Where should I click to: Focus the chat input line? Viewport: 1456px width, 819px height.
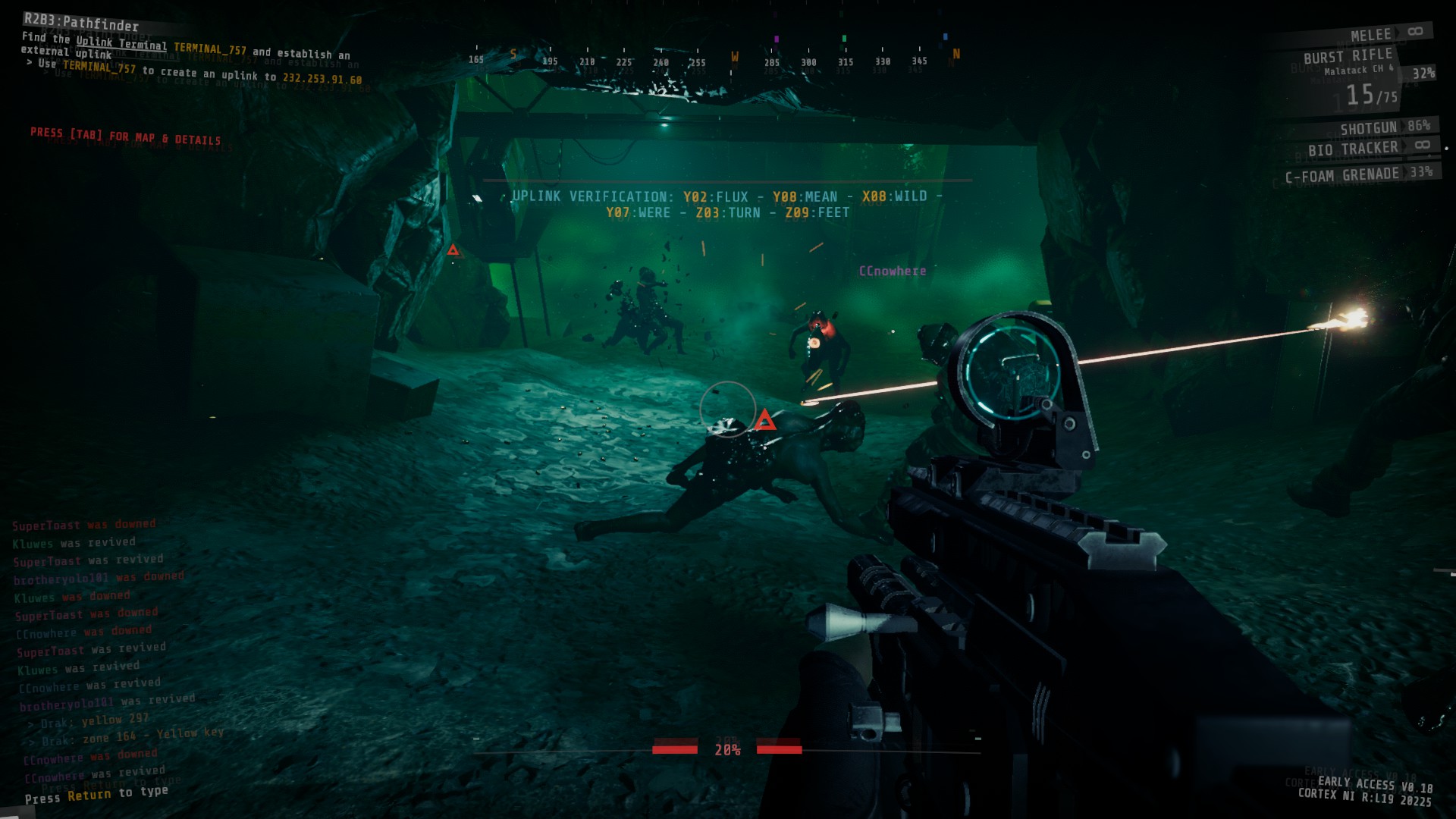tap(96, 794)
